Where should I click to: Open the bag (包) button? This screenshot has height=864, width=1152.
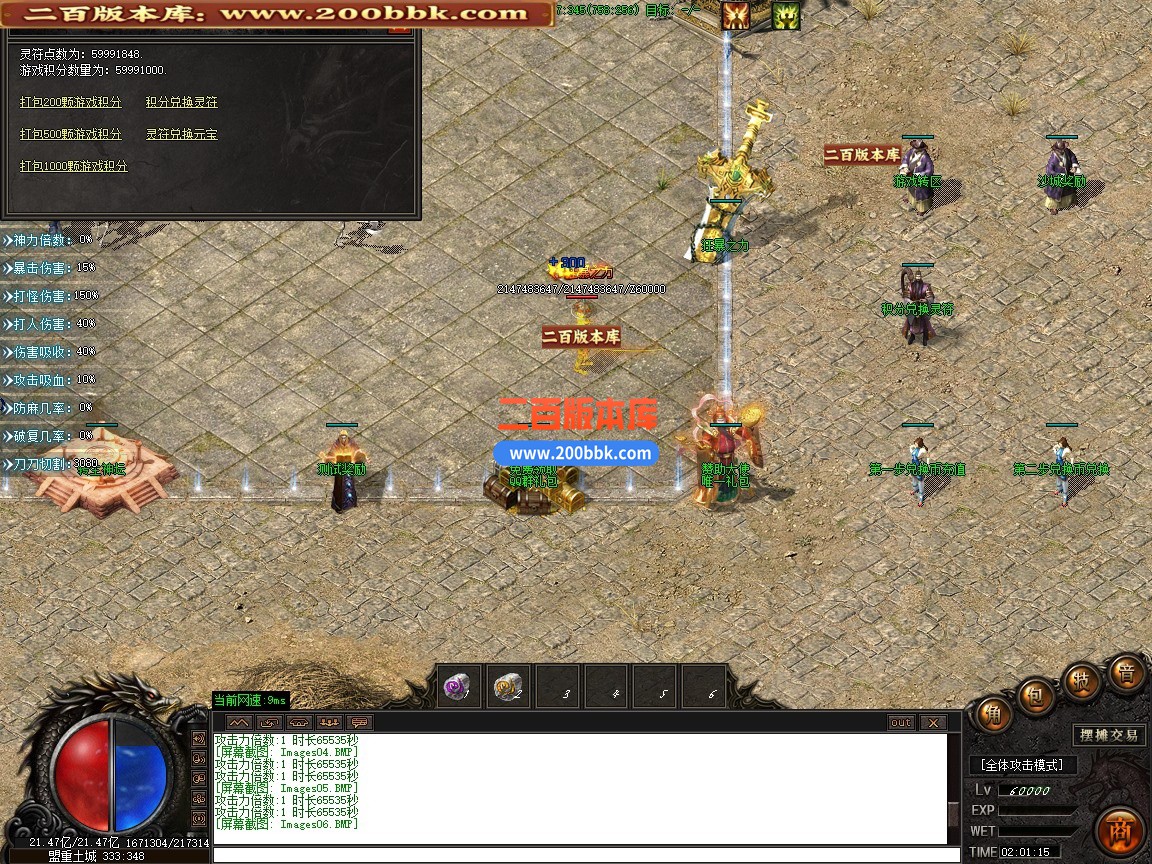tap(1037, 694)
